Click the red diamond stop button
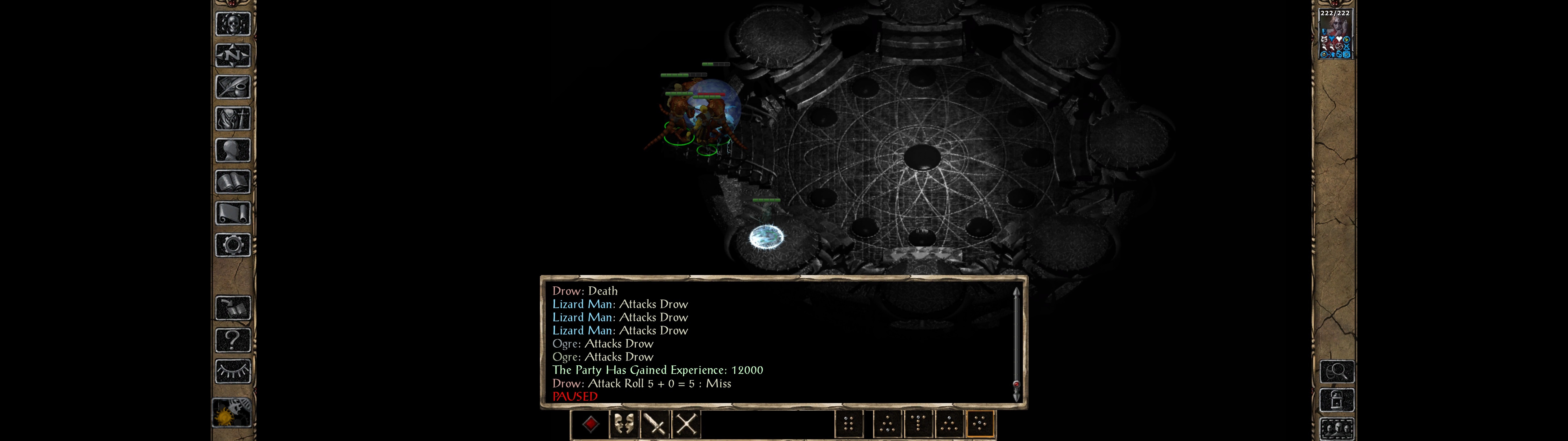This screenshot has height=441, width=1568. click(x=590, y=424)
